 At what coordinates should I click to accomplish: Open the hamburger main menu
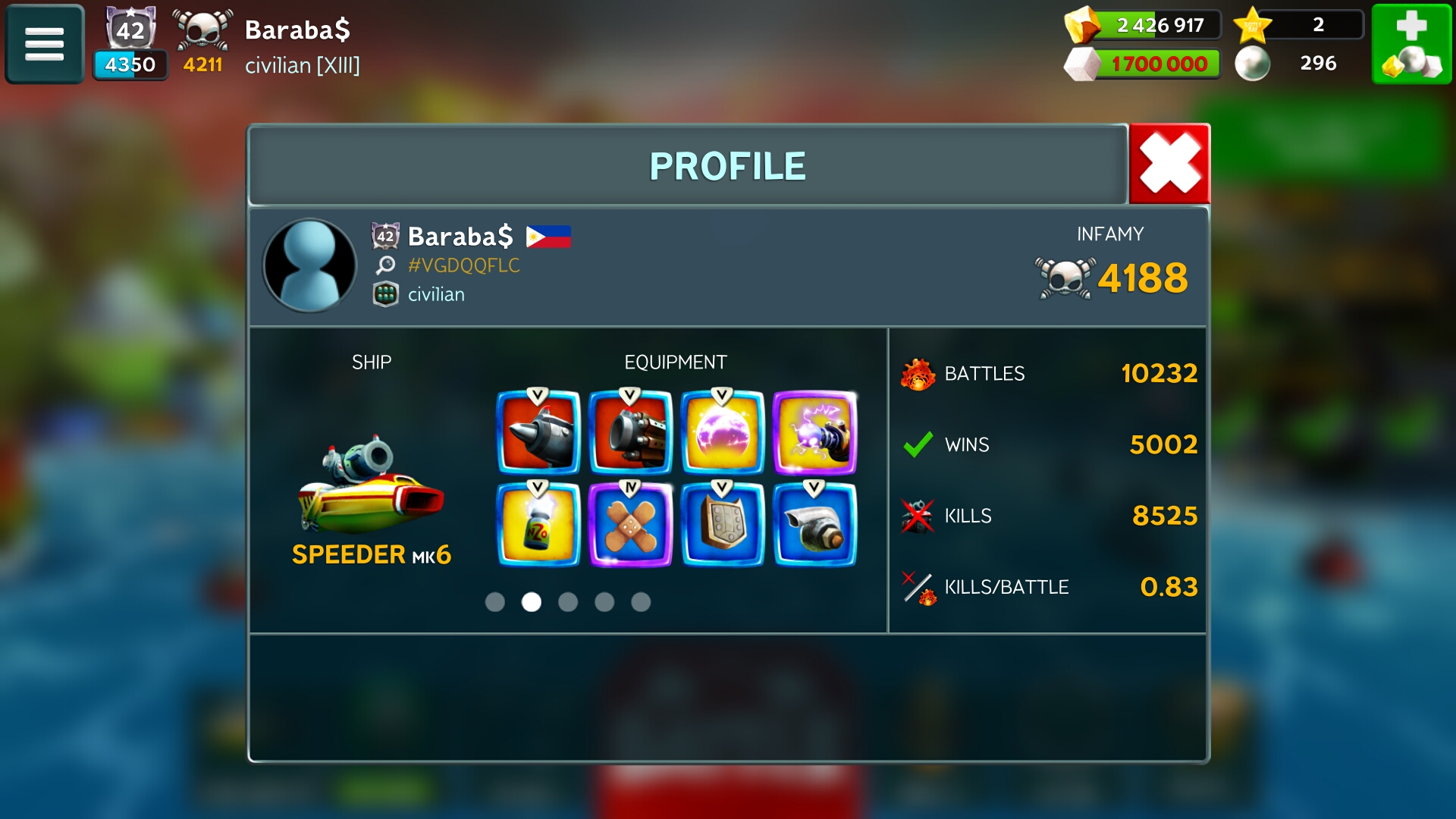point(45,44)
